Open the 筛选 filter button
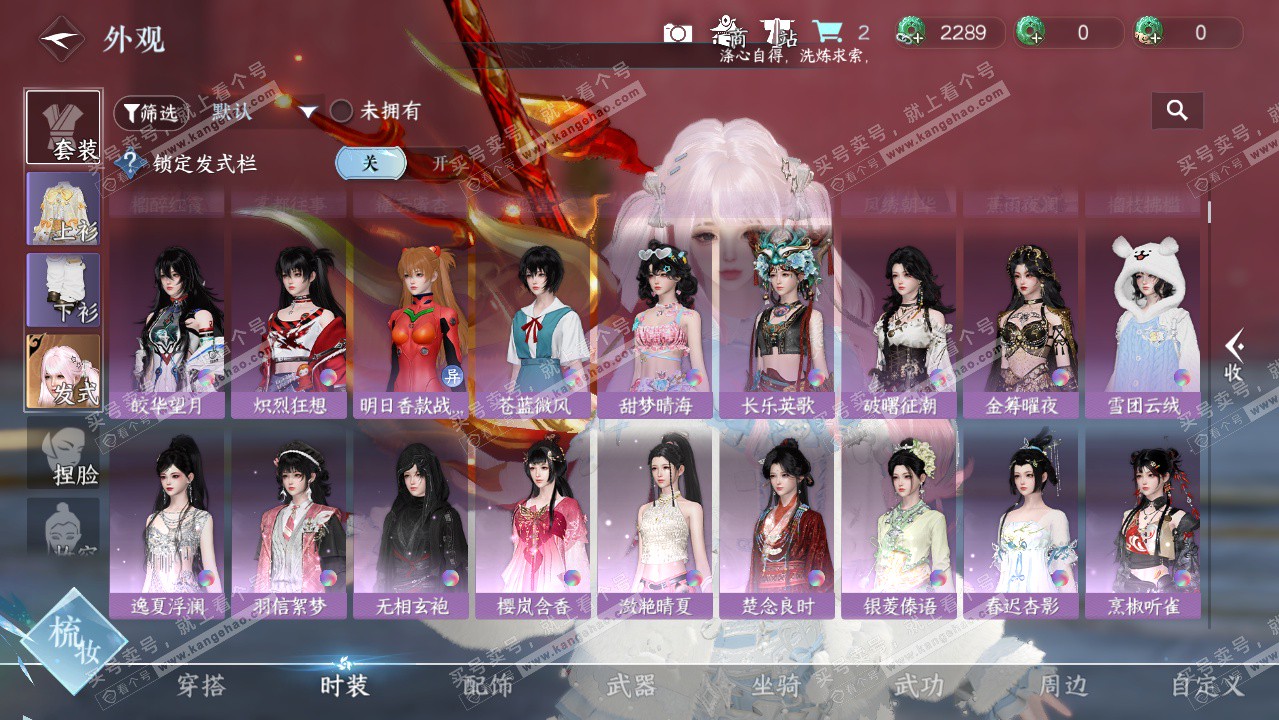The image size is (1279, 720). point(150,112)
